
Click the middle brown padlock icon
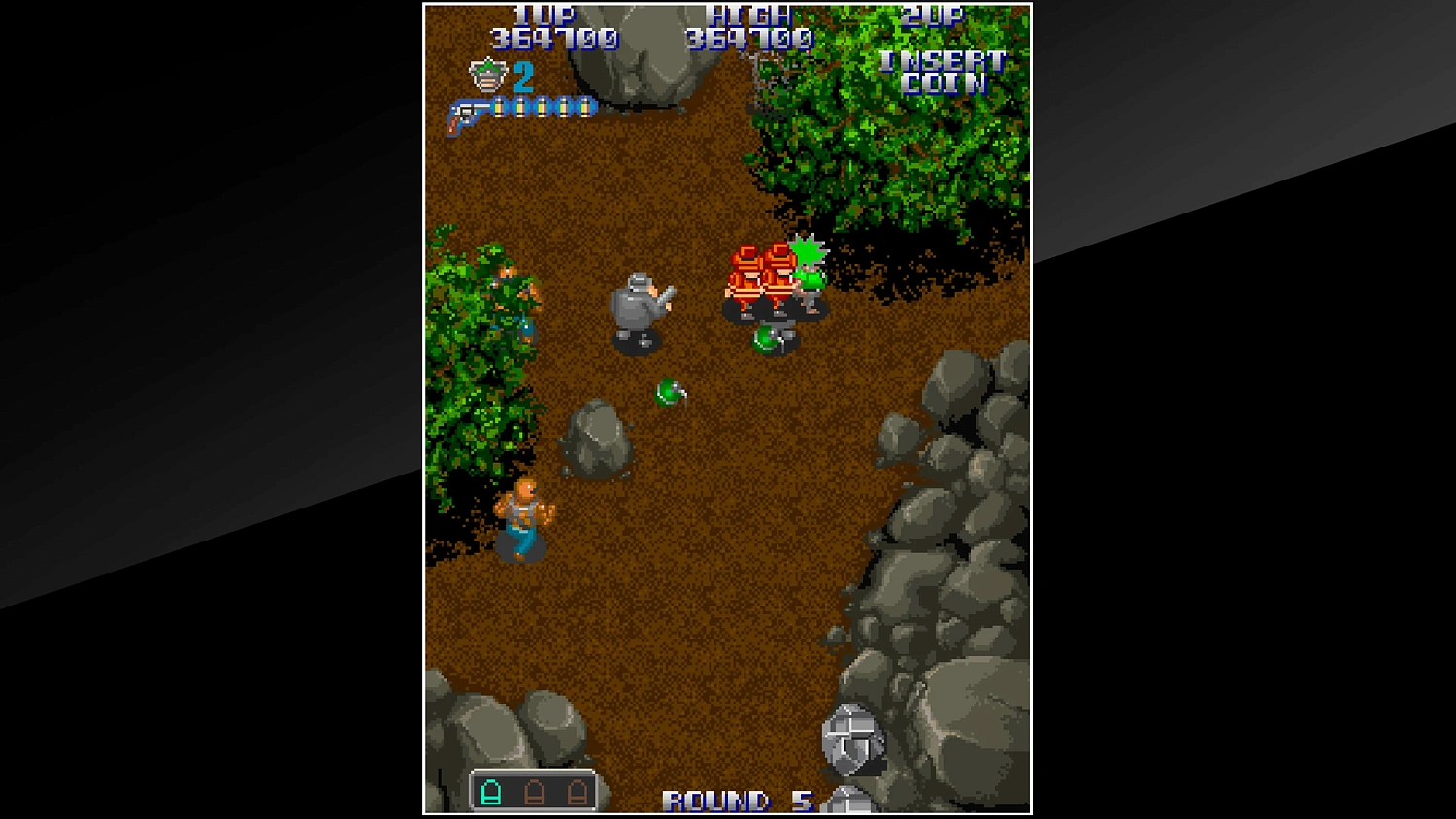click(536, 794)
